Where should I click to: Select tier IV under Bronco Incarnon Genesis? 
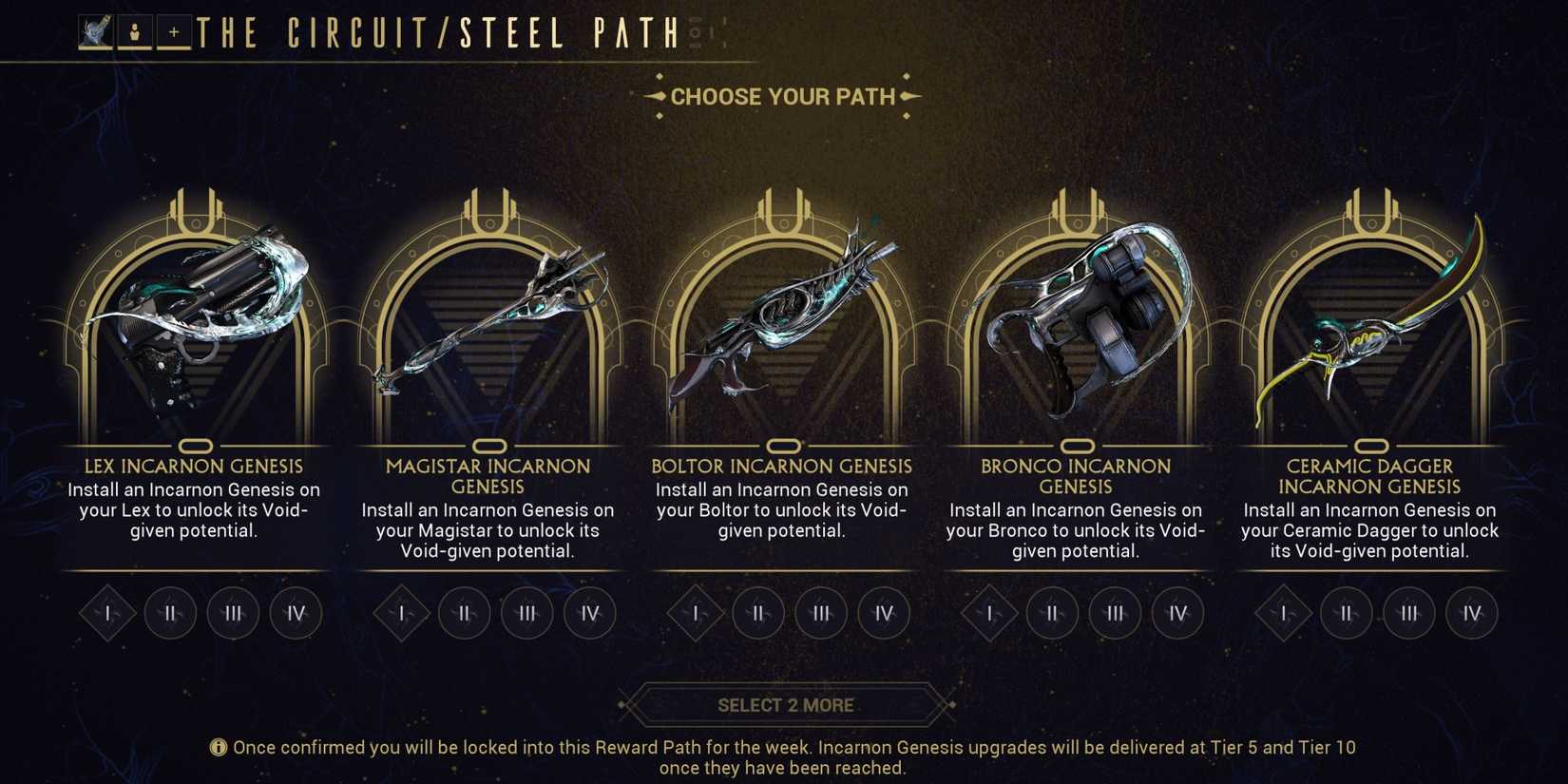tap(1177, 613)
